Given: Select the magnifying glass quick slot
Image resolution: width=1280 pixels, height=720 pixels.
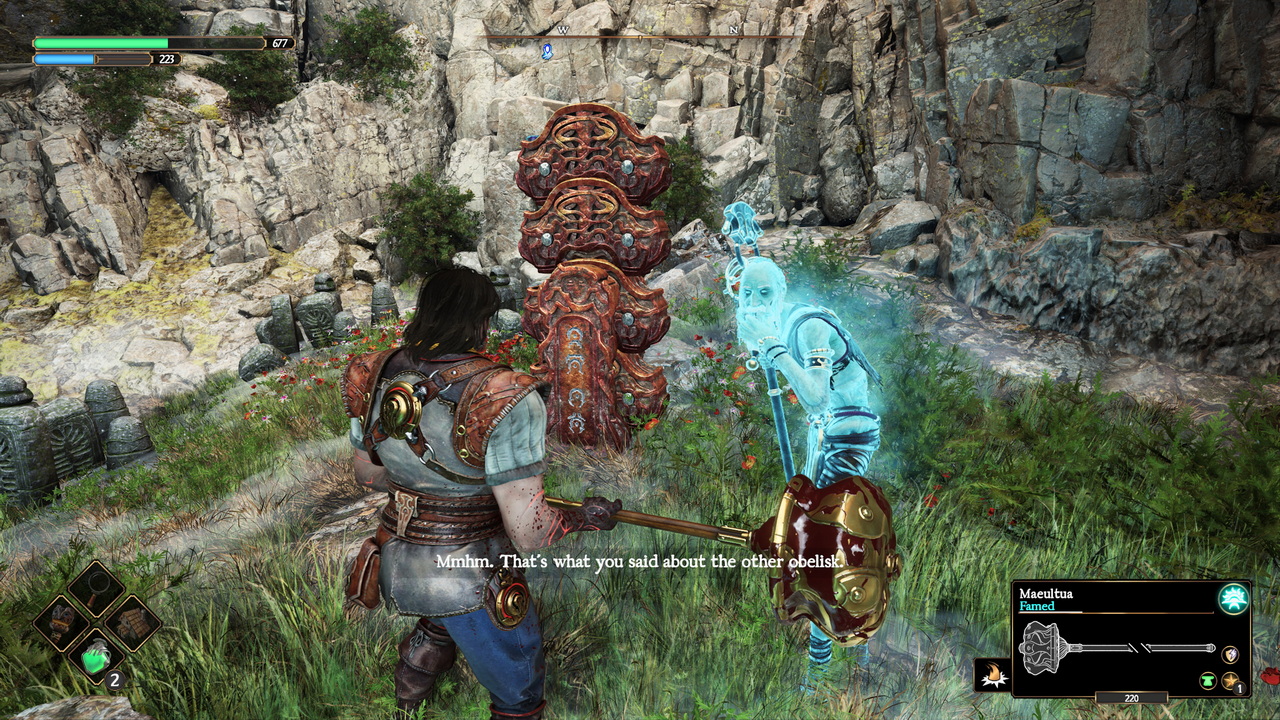Looking at the screenshot, I should 95,588.
